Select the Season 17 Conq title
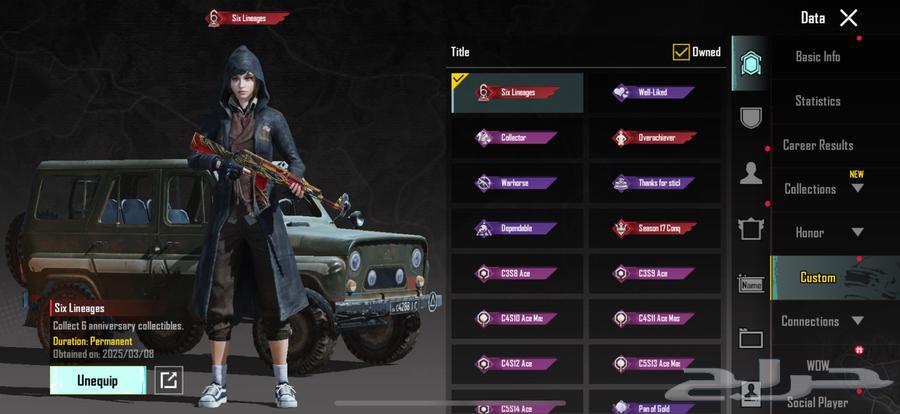This screenshot has width=900, height=414. click(x=654, y=228)
